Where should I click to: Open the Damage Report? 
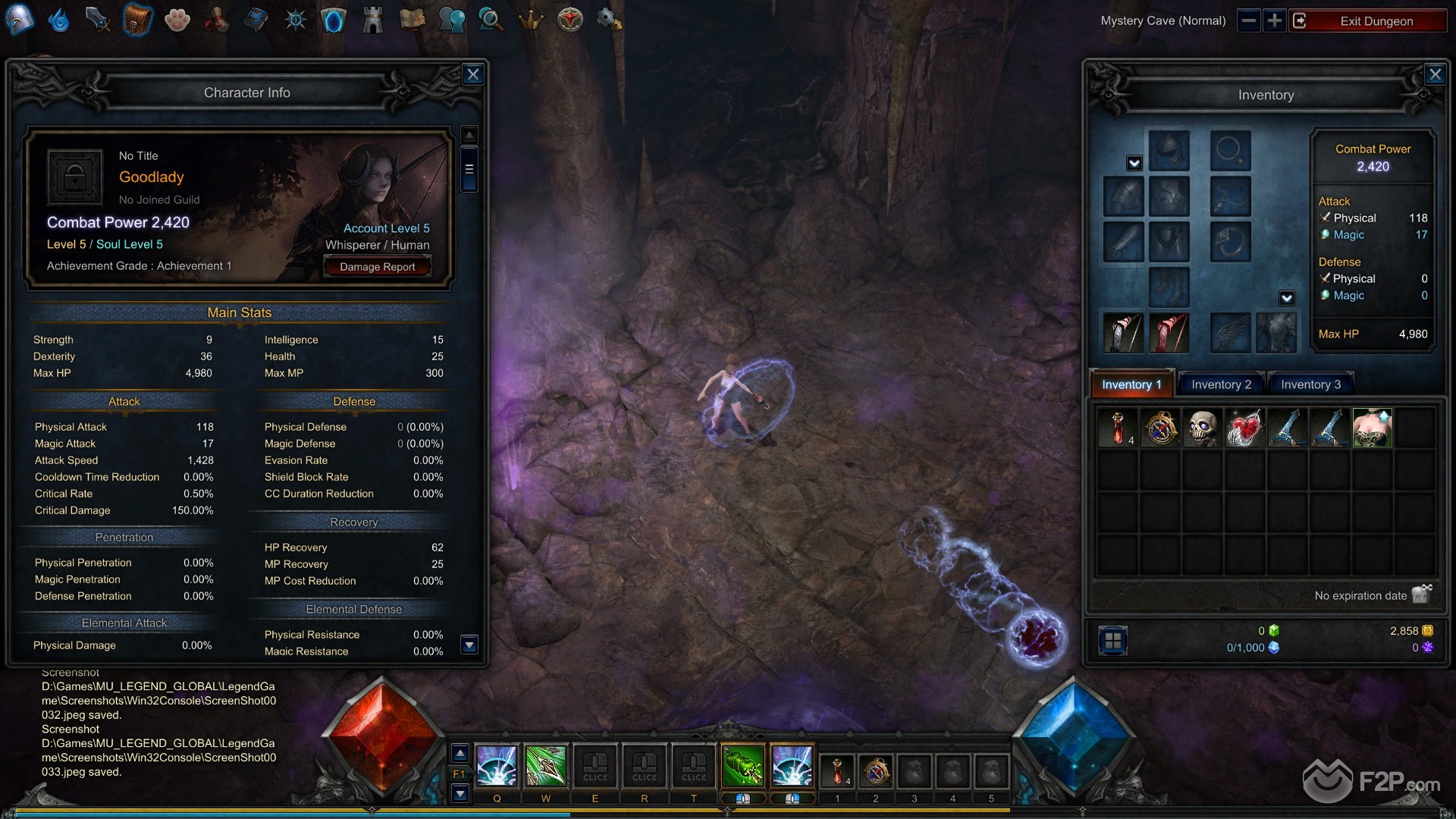378,266
